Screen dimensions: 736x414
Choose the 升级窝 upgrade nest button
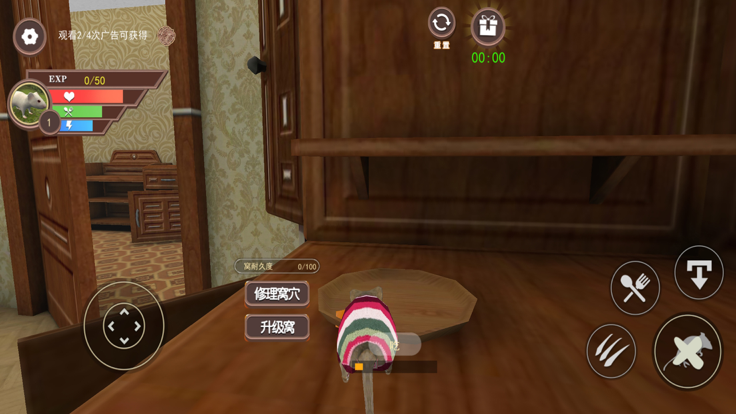tap(277, 327)
